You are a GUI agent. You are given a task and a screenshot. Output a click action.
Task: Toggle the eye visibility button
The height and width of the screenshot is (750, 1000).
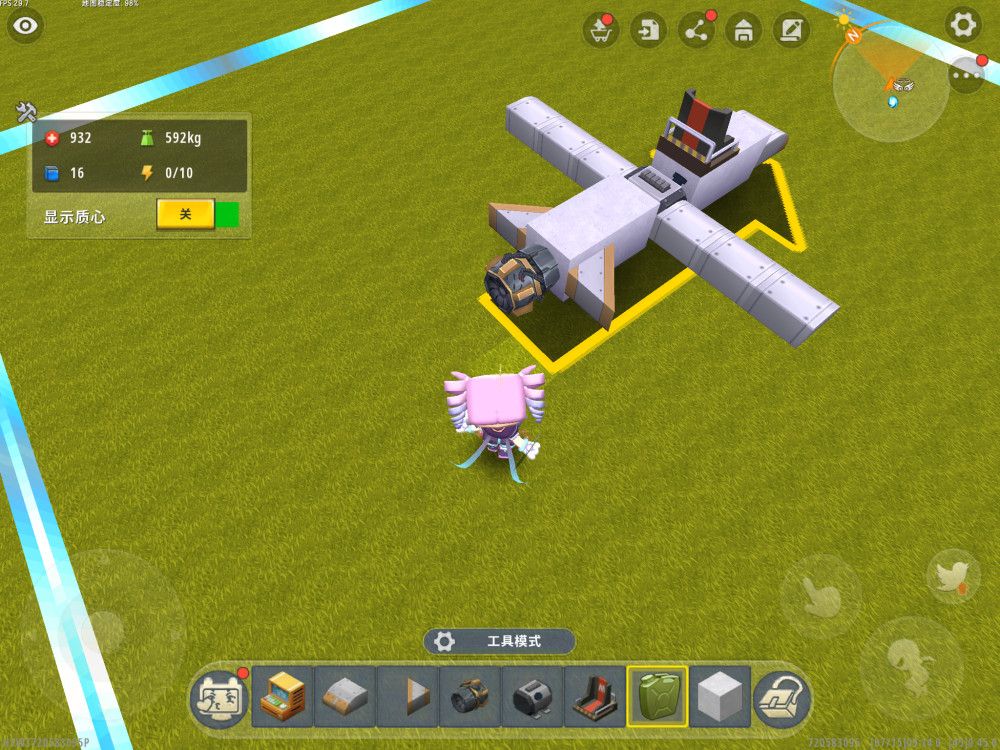(25, 26)
